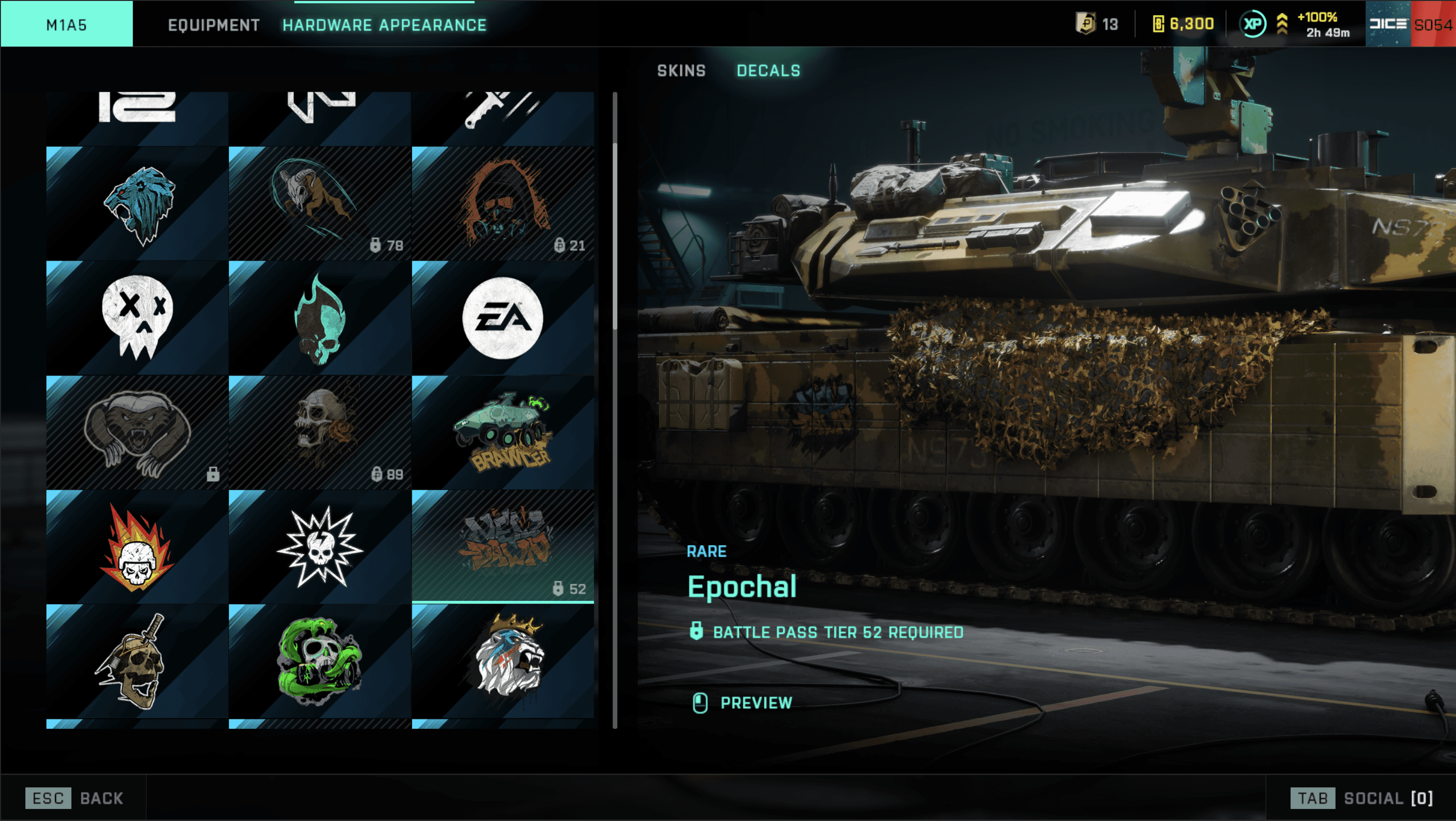
Task: Select the Decals category
Action: tap(768, 71)
